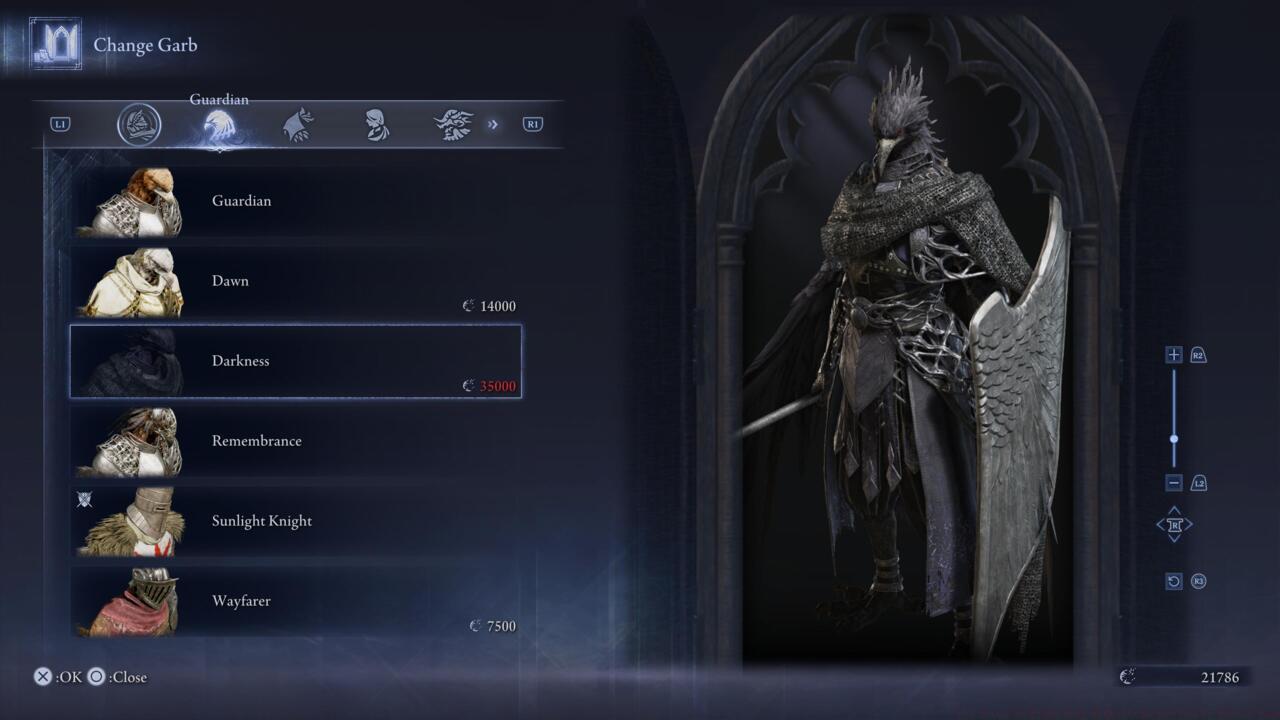Click the R1 next category button
Screen dimensions: 1280x720
[x=532, y=123]
